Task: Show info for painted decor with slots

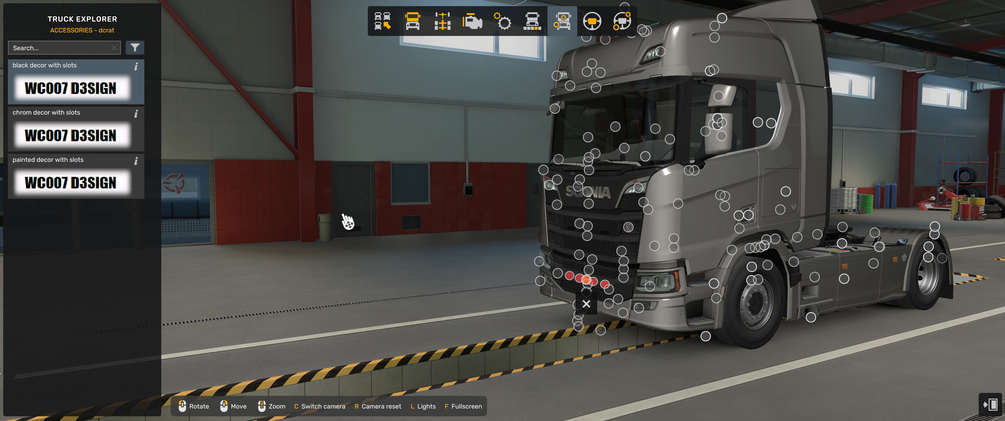Action: coord(136,160)
